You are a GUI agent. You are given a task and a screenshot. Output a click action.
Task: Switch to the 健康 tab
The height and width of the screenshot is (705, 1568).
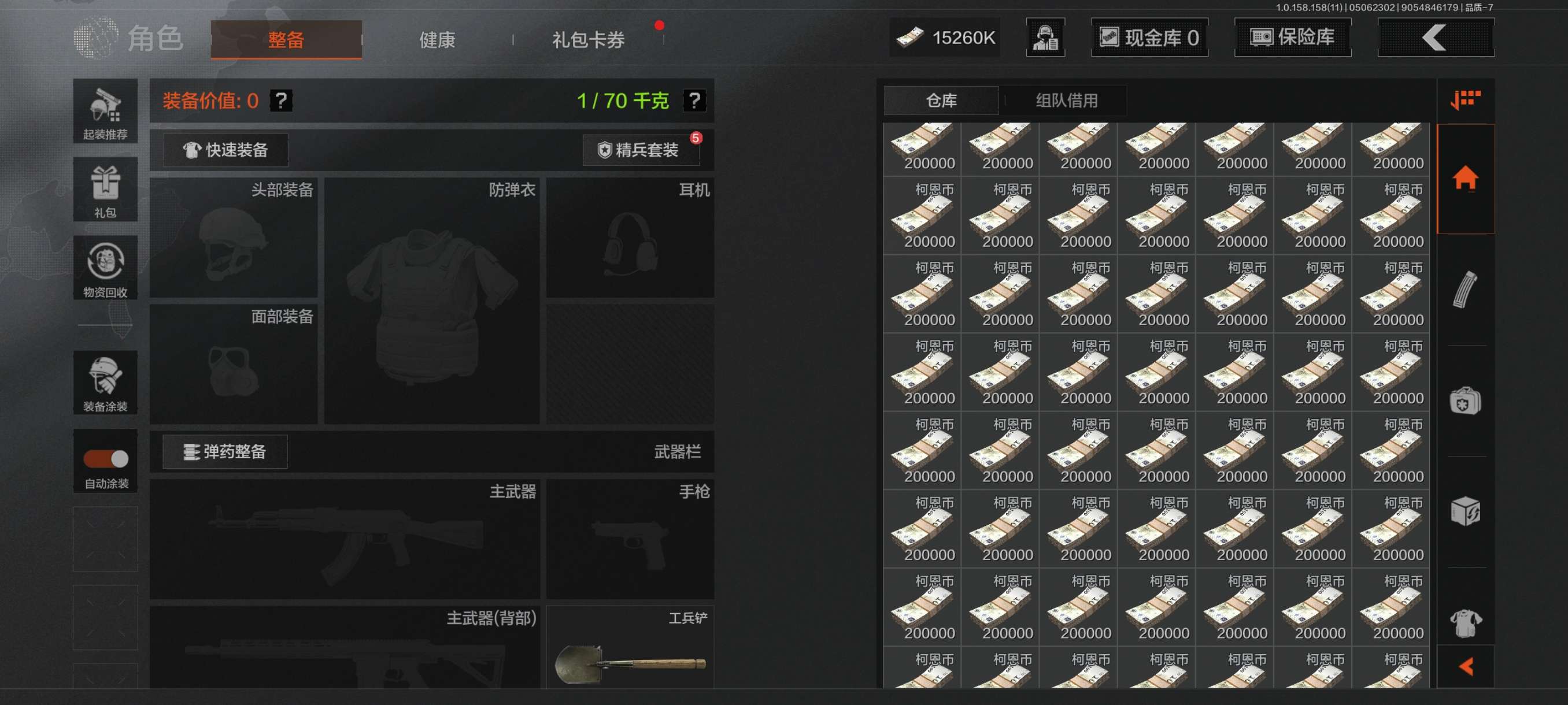pos(437,39)
